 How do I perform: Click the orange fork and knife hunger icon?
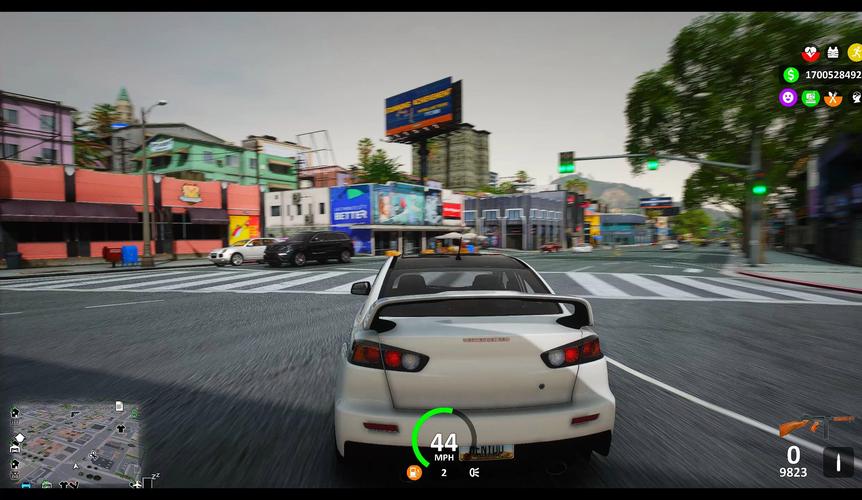(x=833, y=97)
